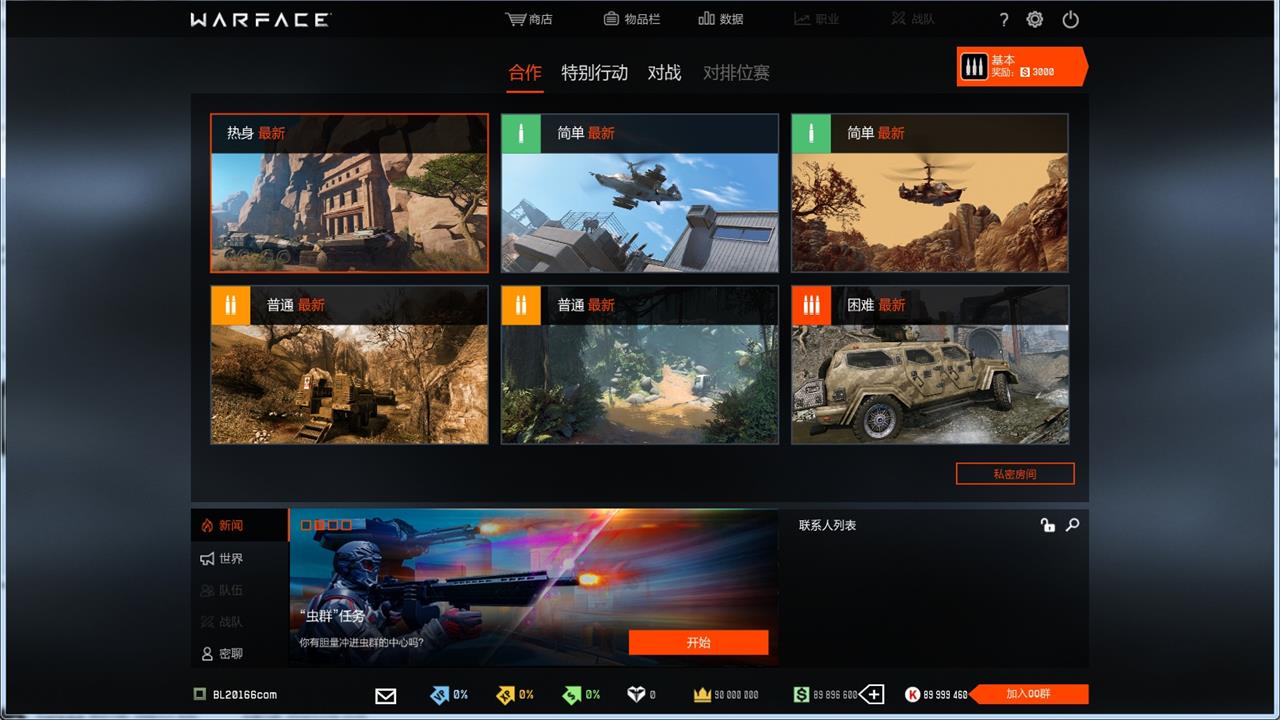Click the power quit icon

(x=1070, y=20)
